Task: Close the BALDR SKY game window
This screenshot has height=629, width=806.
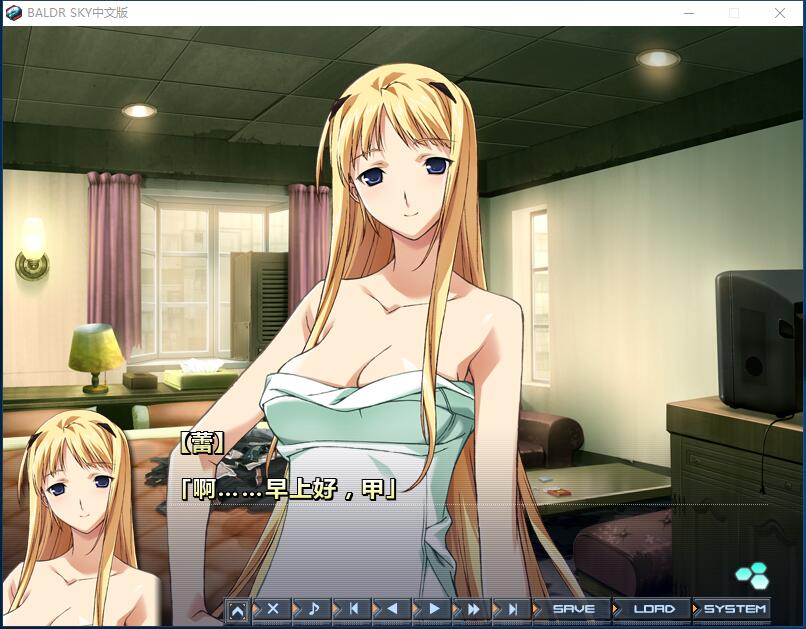Action: click(x=780, y=13)
